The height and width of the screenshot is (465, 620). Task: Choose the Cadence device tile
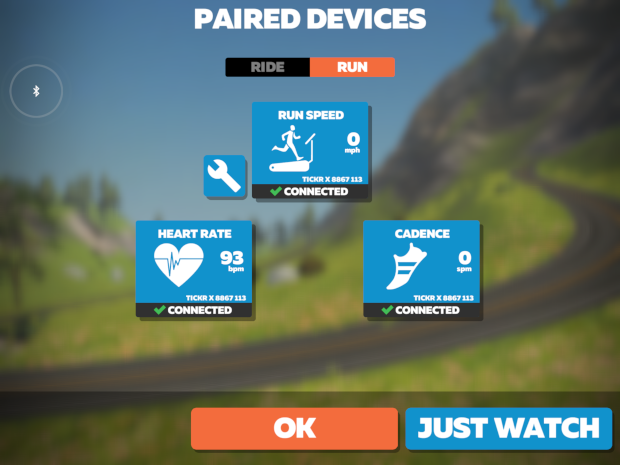[421, 269]
